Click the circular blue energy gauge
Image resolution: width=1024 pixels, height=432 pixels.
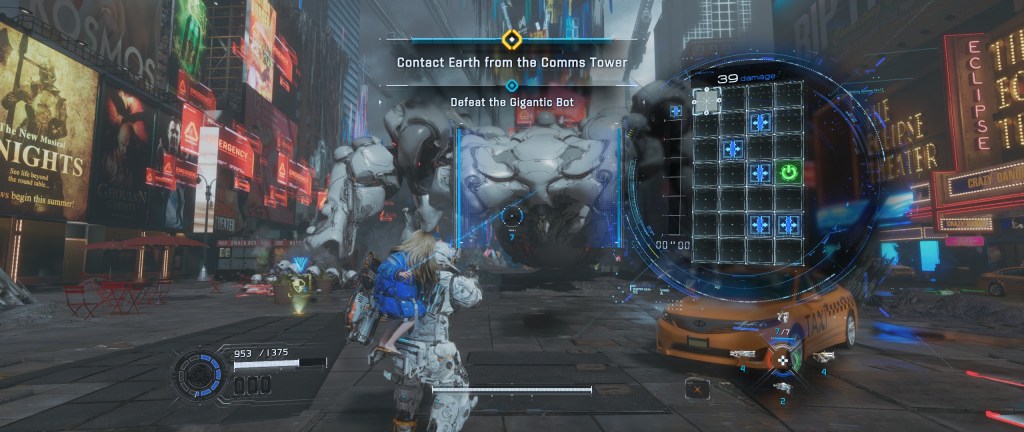pyautogui.click(x=198, y=374)
